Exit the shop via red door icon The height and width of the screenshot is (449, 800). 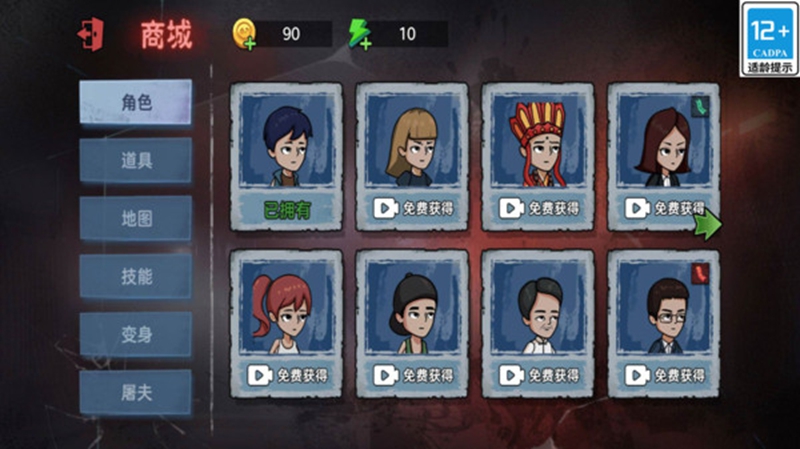pos(89,34)
